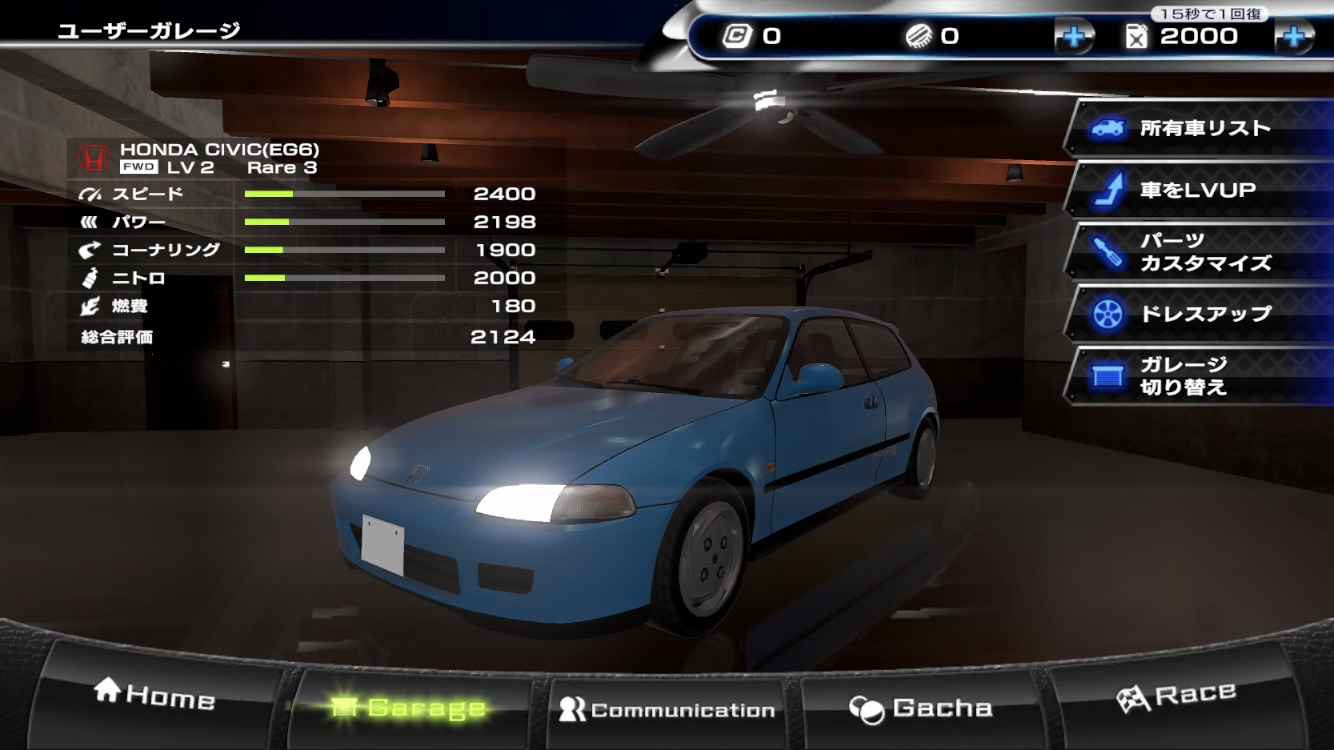Click the Honda brand logo badge
This screenshot has height=750, width=1334.
coord(93,155)
